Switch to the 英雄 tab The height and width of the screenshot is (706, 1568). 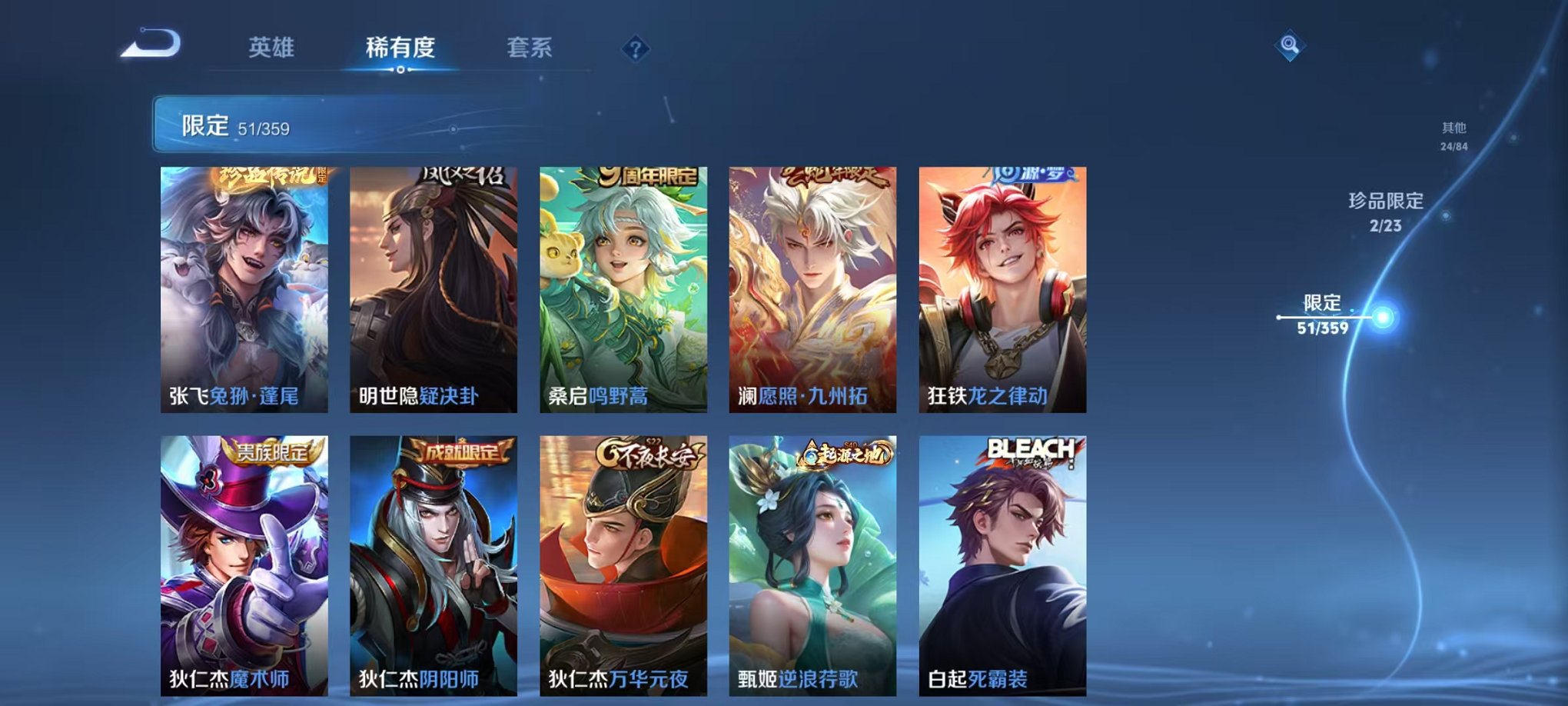tap(272, 48)
